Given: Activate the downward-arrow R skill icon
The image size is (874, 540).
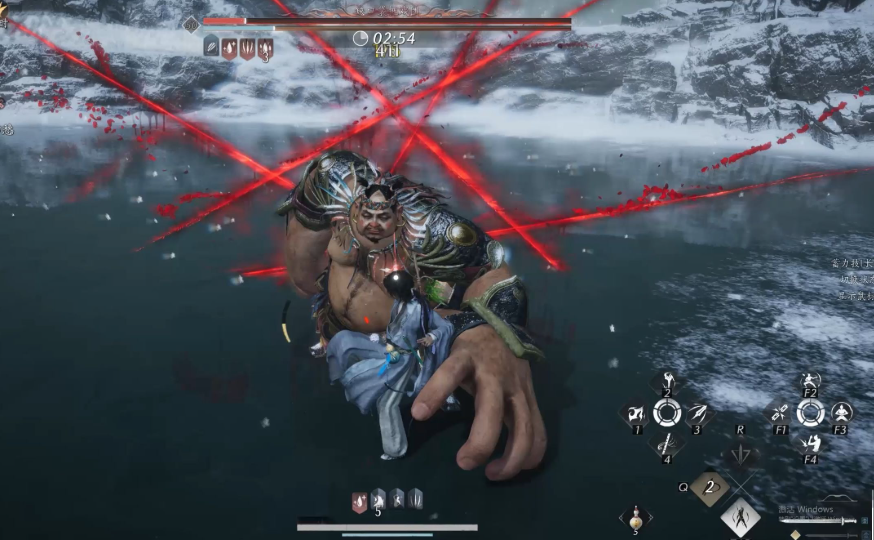Looking at the screenshot, I should tap(740, 452).
